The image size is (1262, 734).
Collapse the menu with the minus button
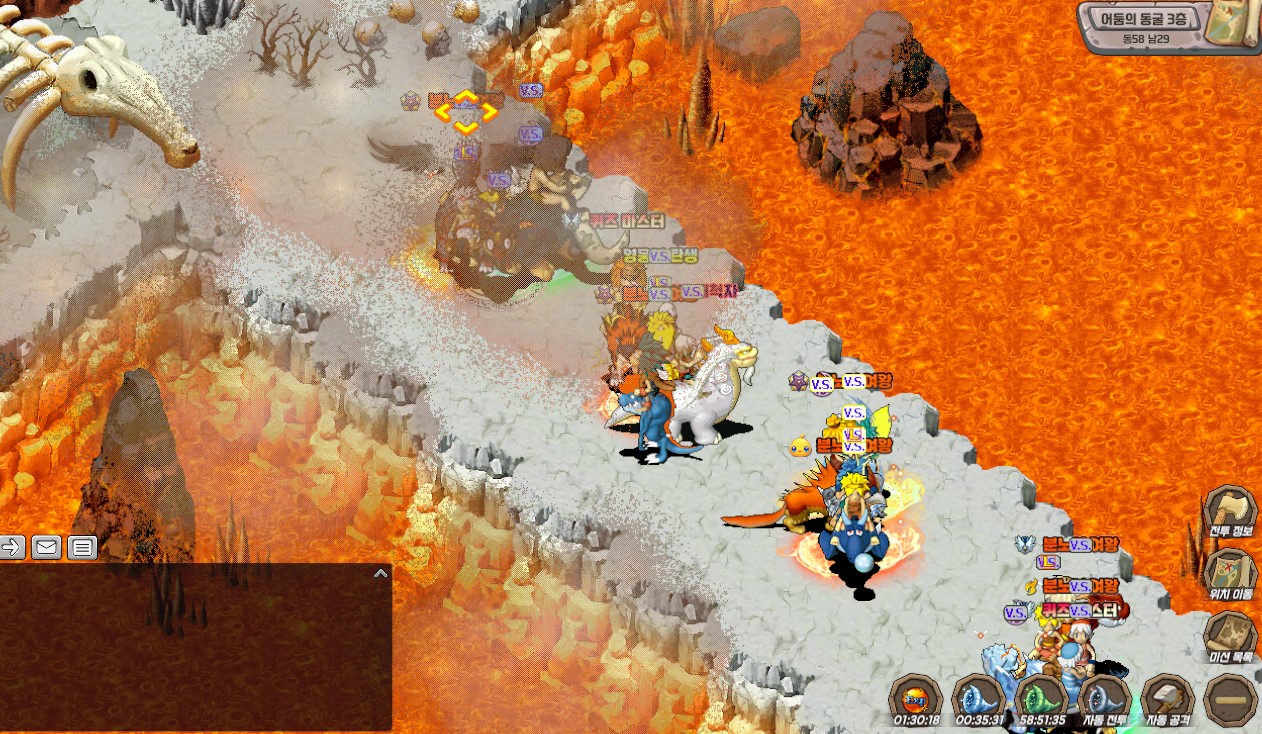coord(1230,698)
